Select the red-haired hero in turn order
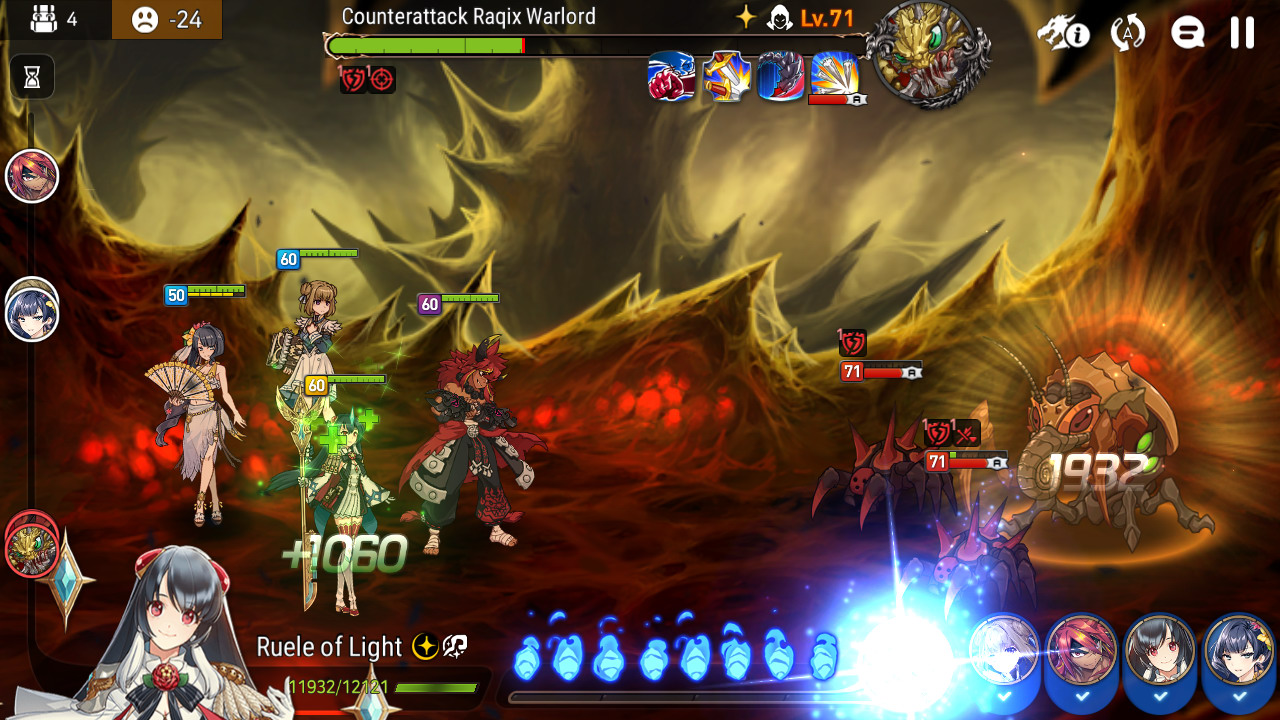Image resolution: width=1280 pixels, height=720 pixels. (32, 176)
